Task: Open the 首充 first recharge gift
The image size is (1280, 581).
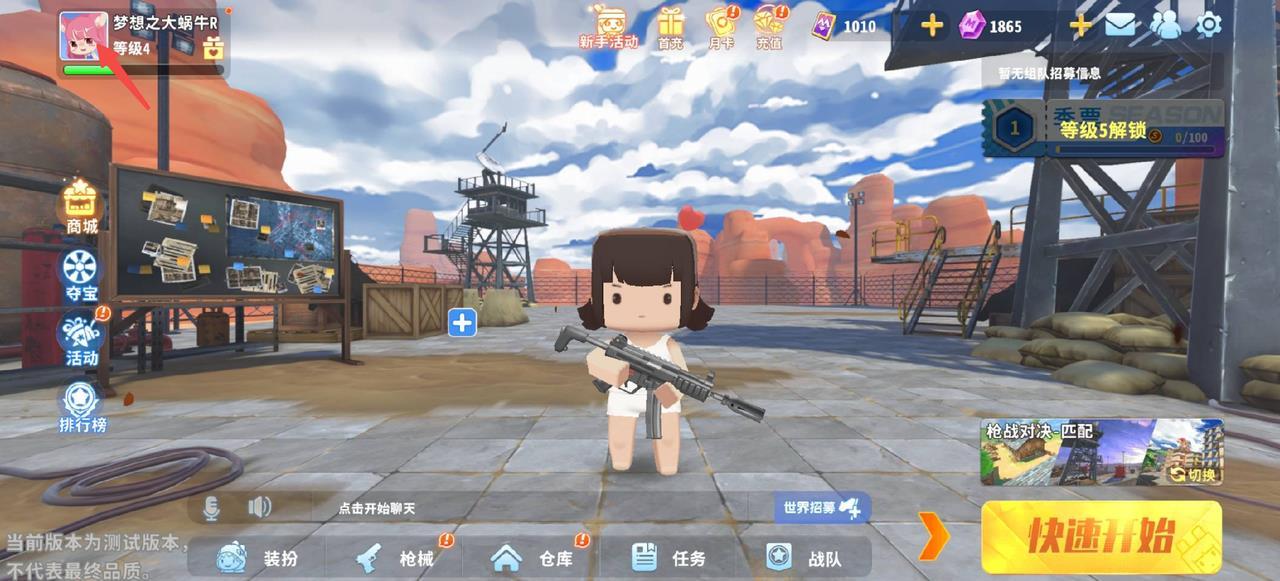Action: pyautogui.click(x=670, y=26)
